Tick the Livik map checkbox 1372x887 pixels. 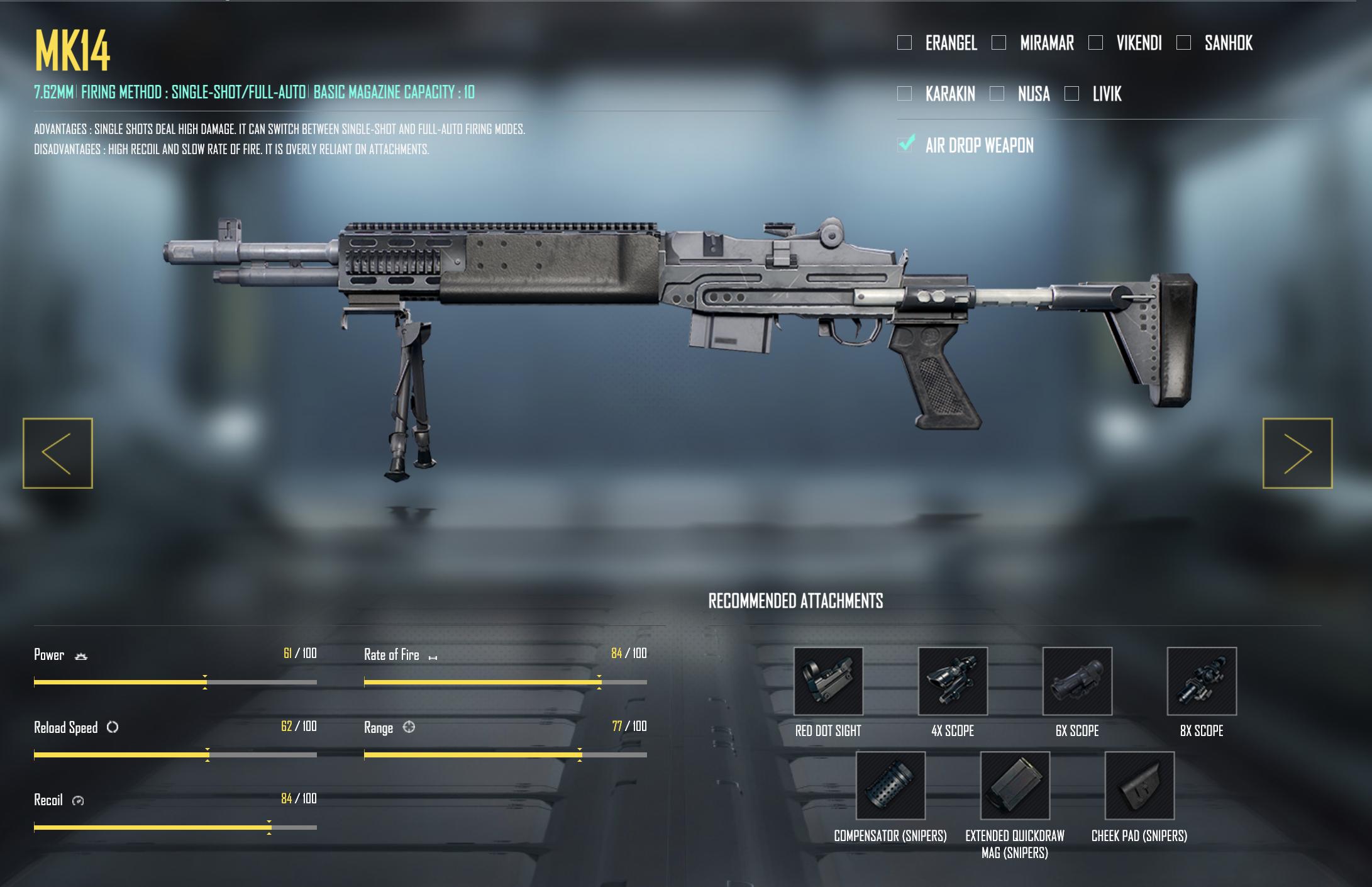[1071, 94]
